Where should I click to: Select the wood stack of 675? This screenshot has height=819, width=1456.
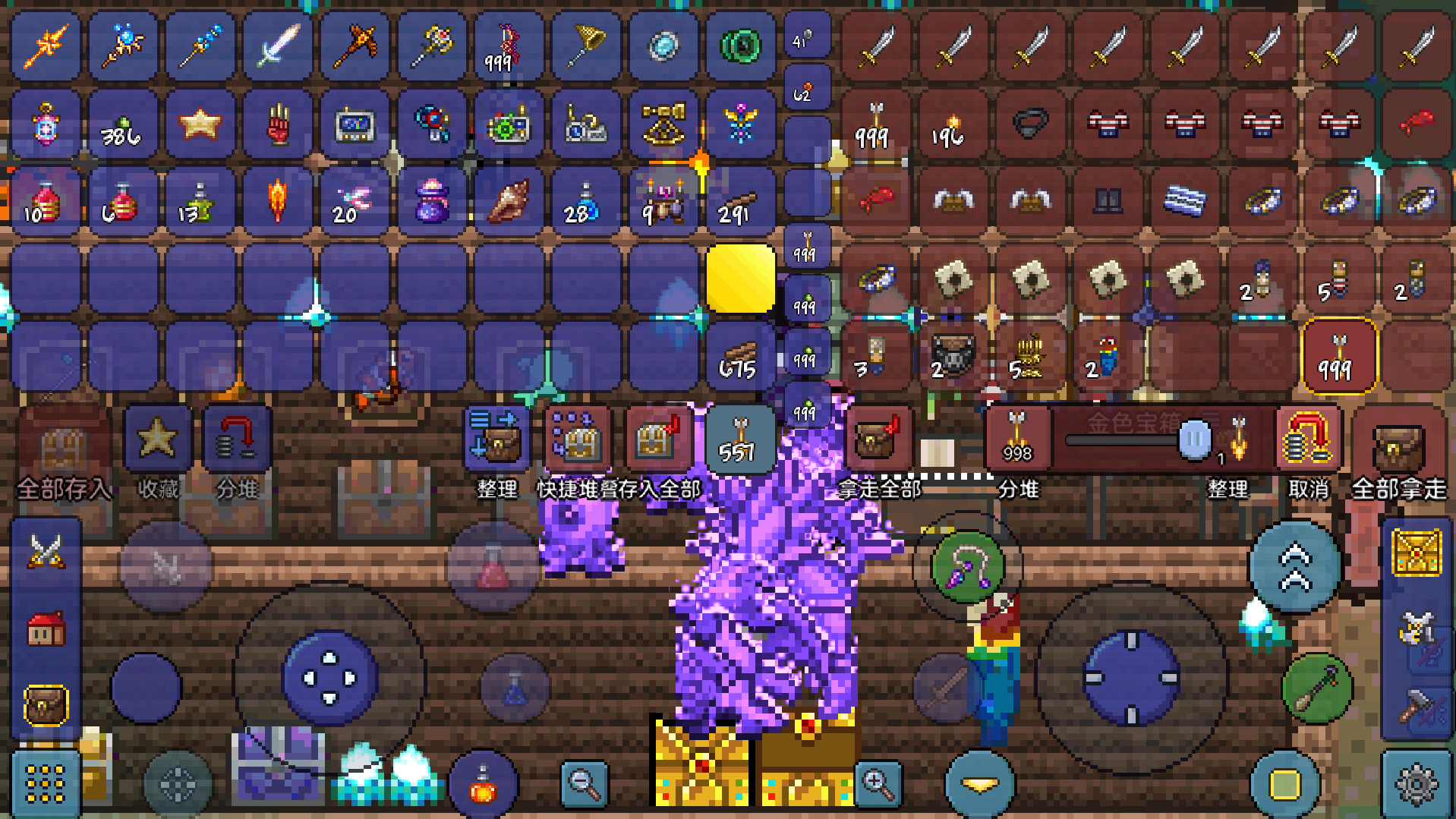tap(739, 358)
